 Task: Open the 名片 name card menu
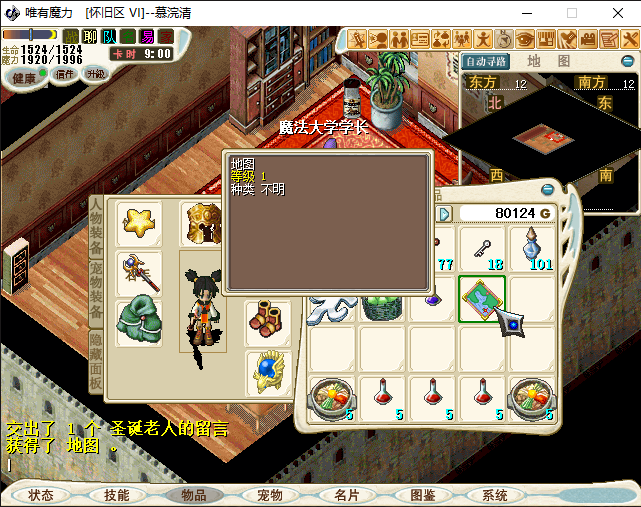(x=346, y=495)
